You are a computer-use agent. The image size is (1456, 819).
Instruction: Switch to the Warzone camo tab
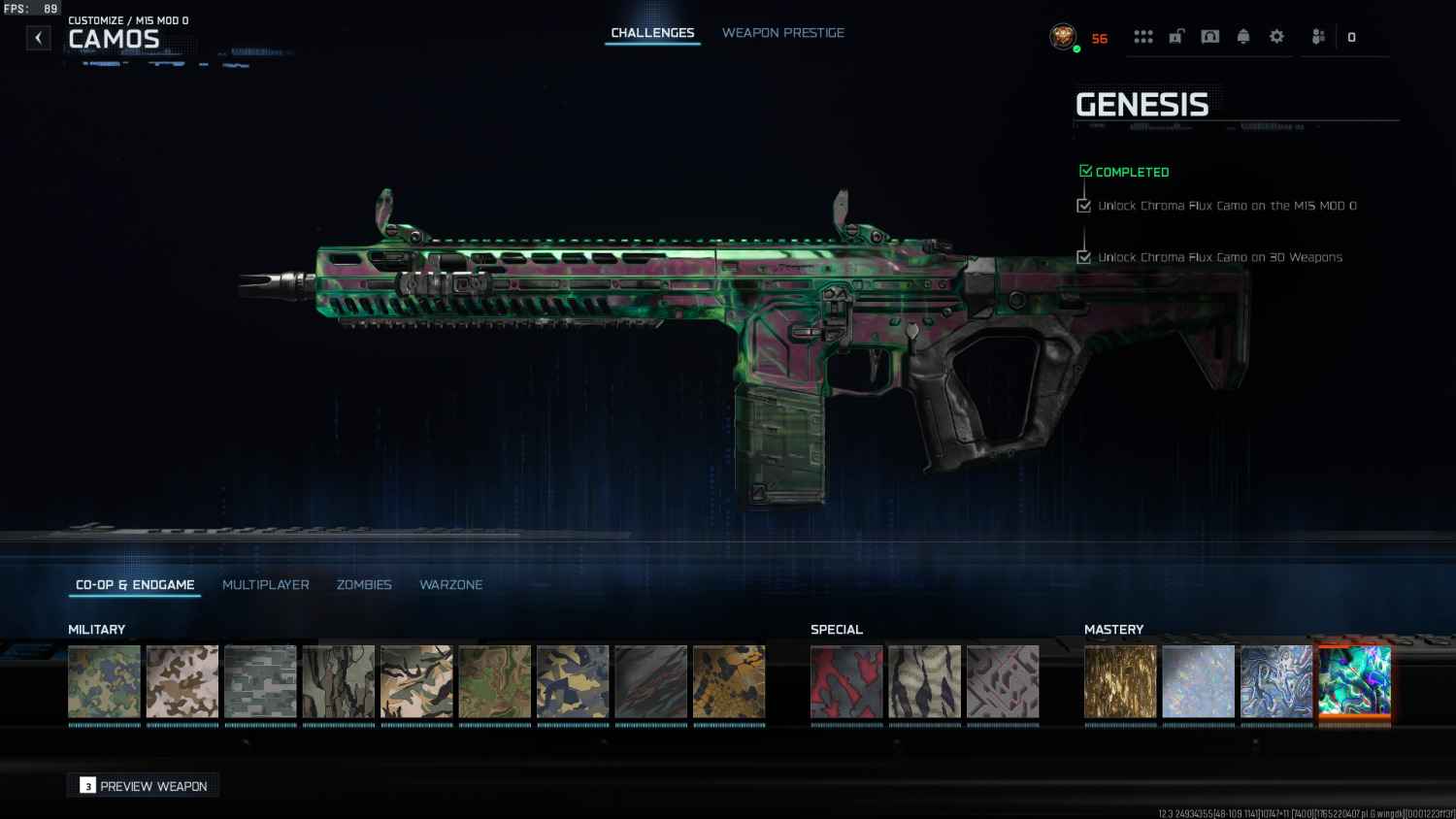450,584
